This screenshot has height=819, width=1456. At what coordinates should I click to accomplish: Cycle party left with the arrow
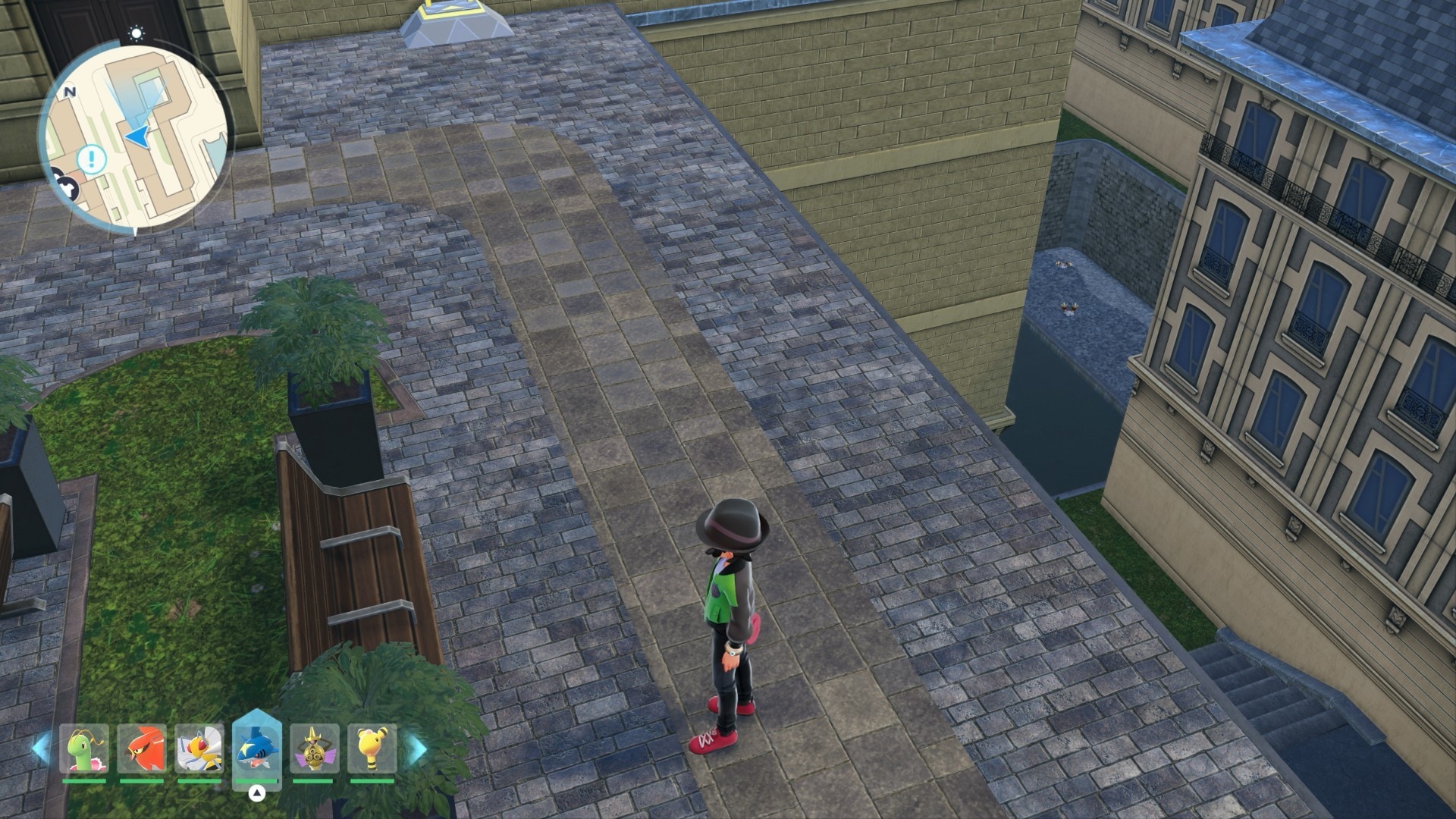coord(40,749)
